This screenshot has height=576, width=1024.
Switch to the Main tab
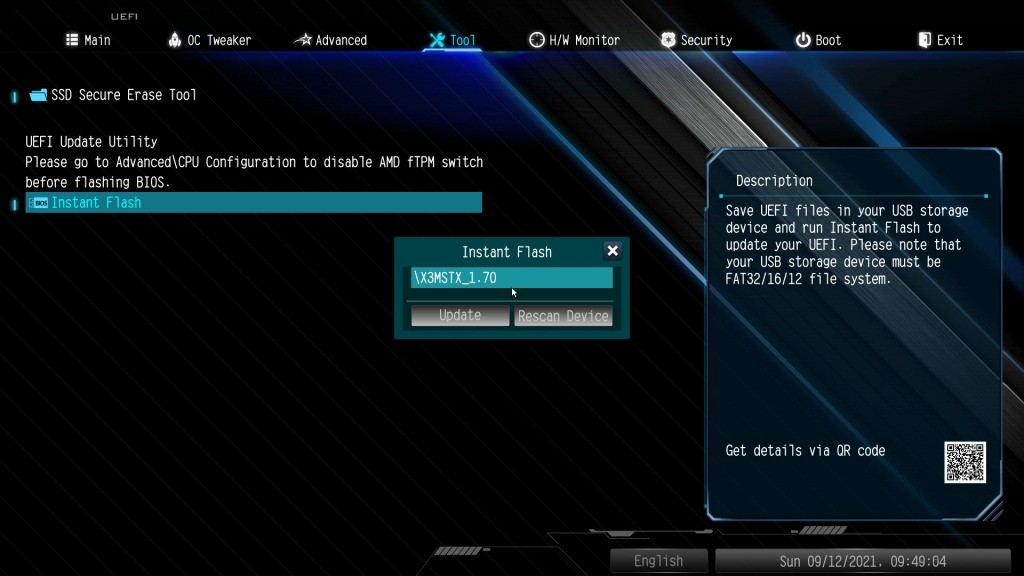click(x=88, y=40)
